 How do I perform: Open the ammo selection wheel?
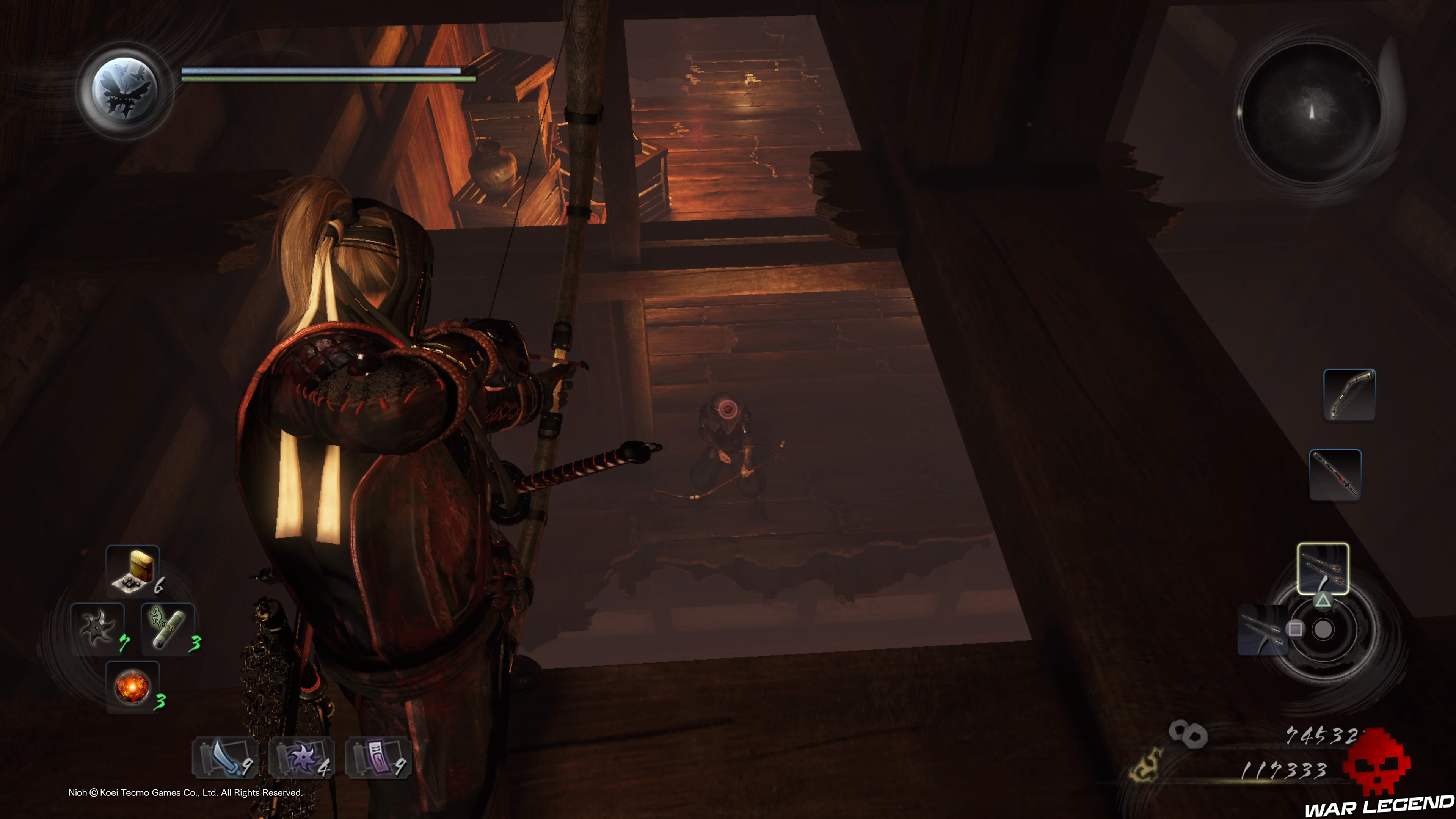(1323, 629)
